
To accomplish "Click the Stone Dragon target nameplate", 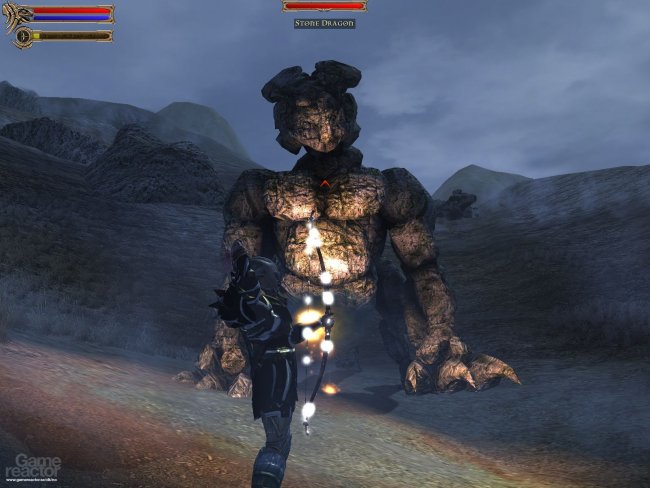I will pyautogui.click(x=324, y=22).
